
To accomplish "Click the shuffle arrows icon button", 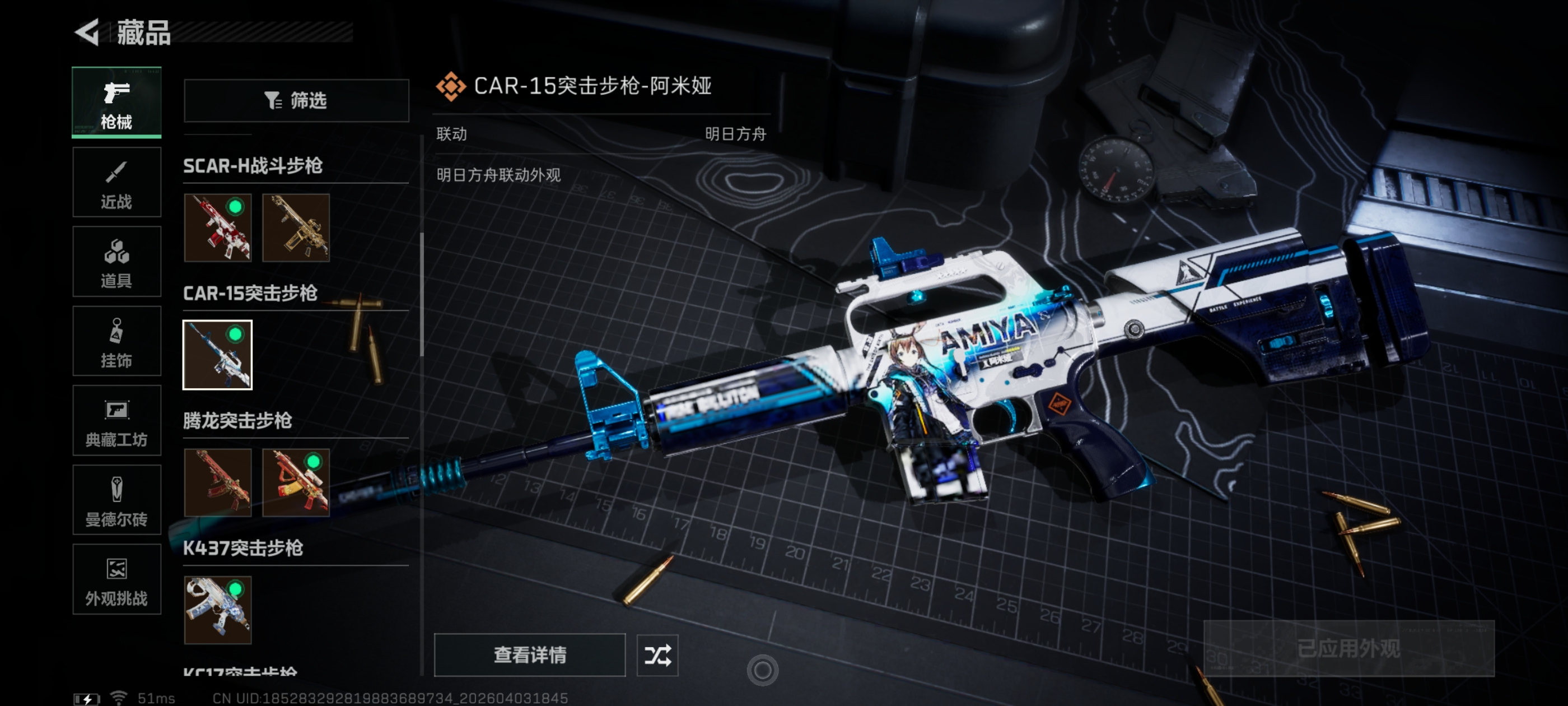I will [657, 655].
